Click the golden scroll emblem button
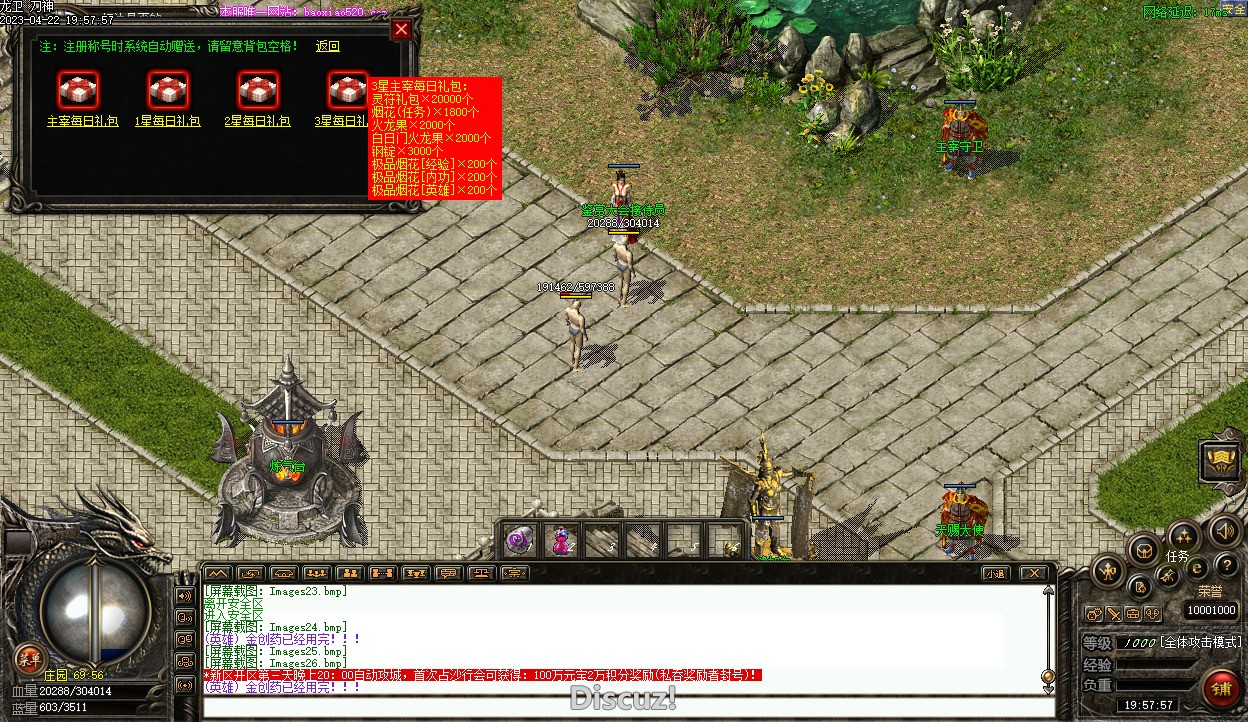 click(x=1220, y=460)
